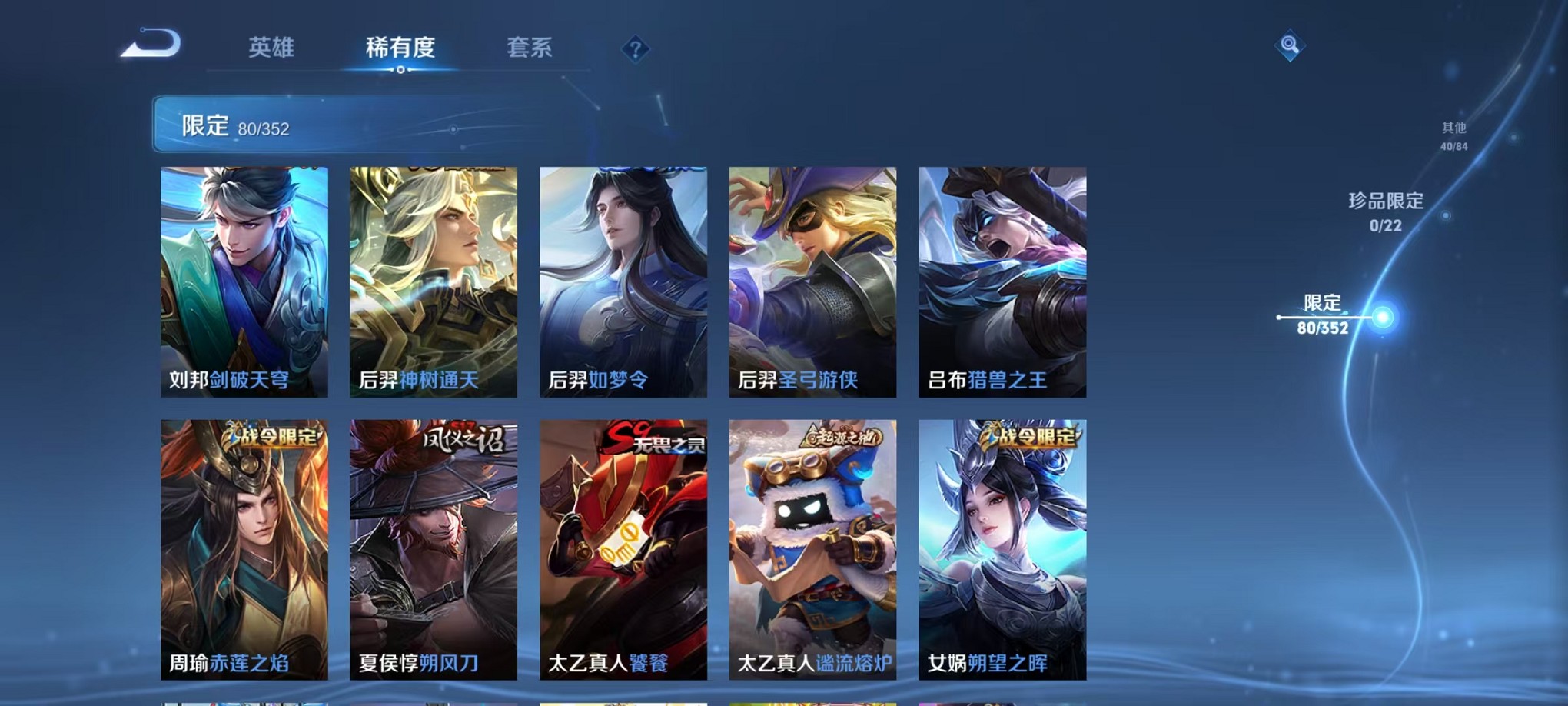Click the question mark help icon
The height and width of the screenshot is (706, 1568).
(633, 49)
